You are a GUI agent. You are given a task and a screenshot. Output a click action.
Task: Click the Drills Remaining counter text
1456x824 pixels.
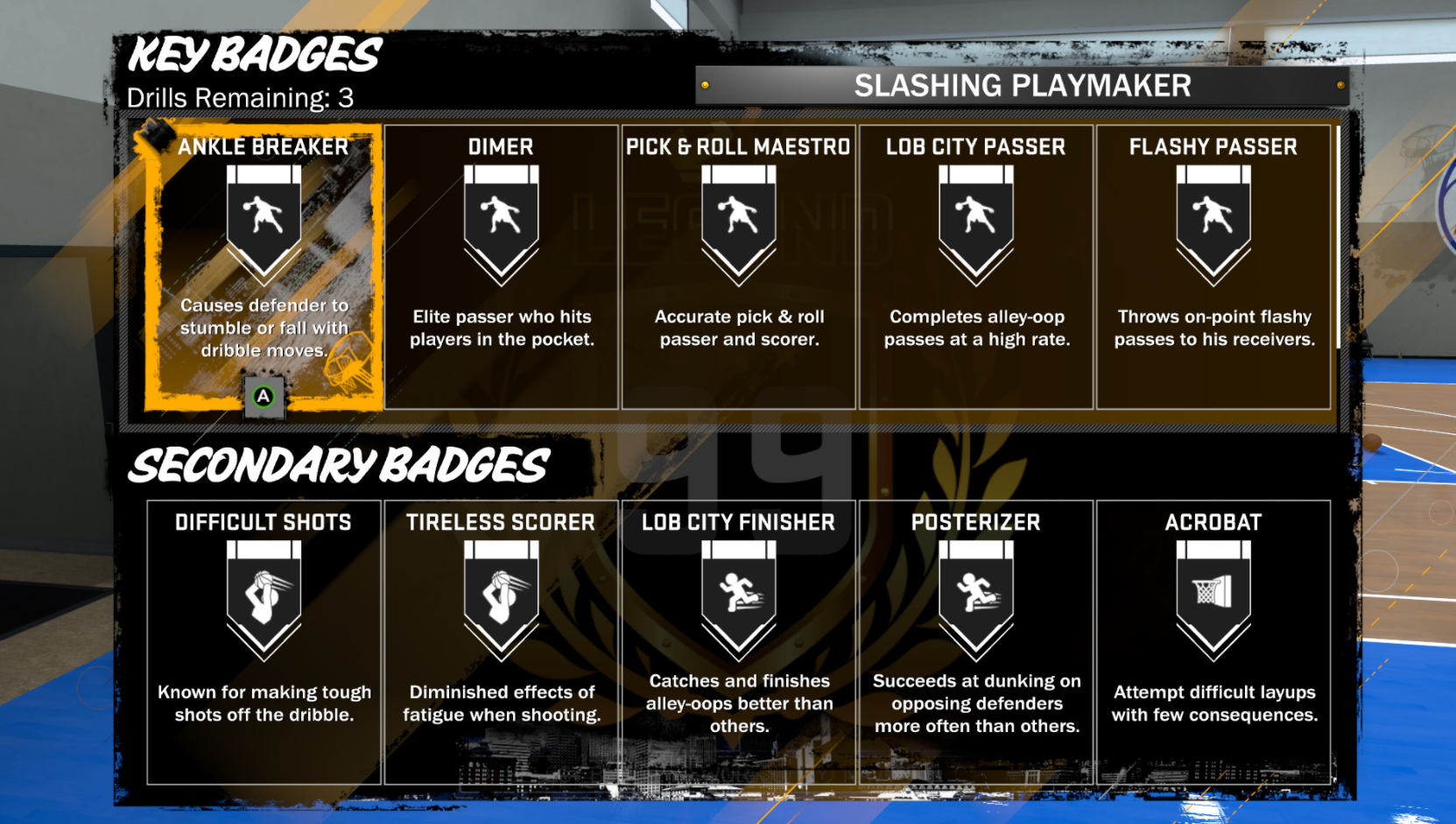pos(240,98)
